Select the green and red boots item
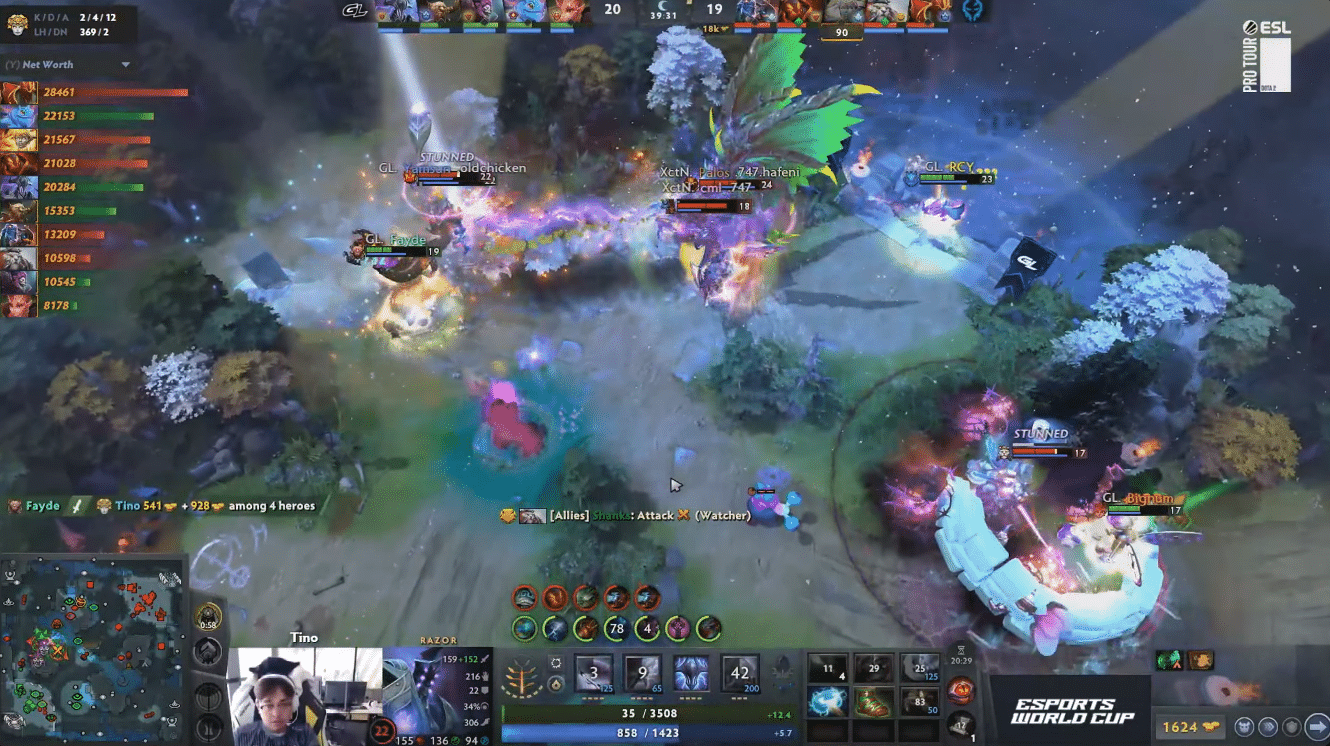 873,701
